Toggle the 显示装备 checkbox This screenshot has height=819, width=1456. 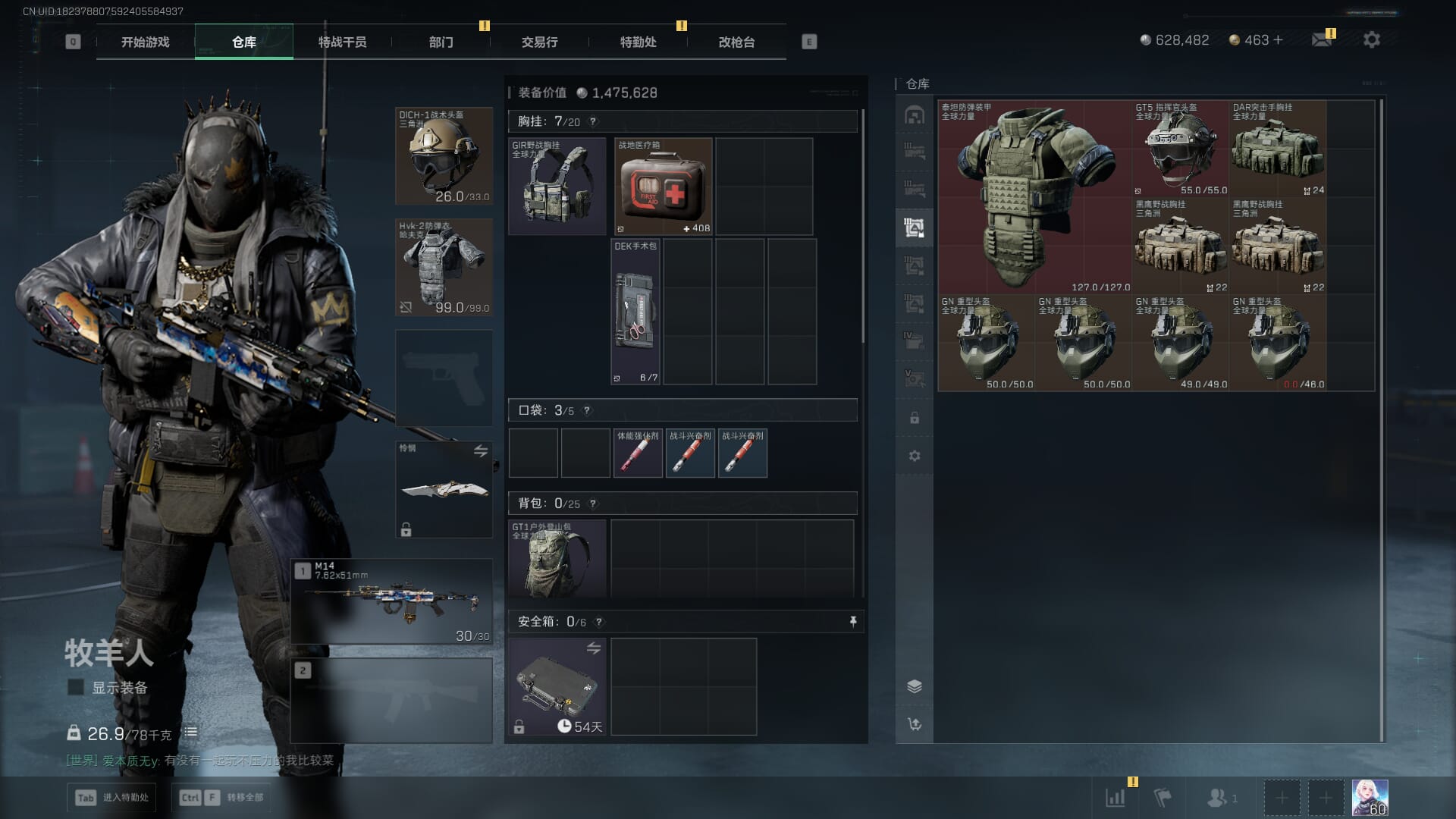(x=76, y=687)
